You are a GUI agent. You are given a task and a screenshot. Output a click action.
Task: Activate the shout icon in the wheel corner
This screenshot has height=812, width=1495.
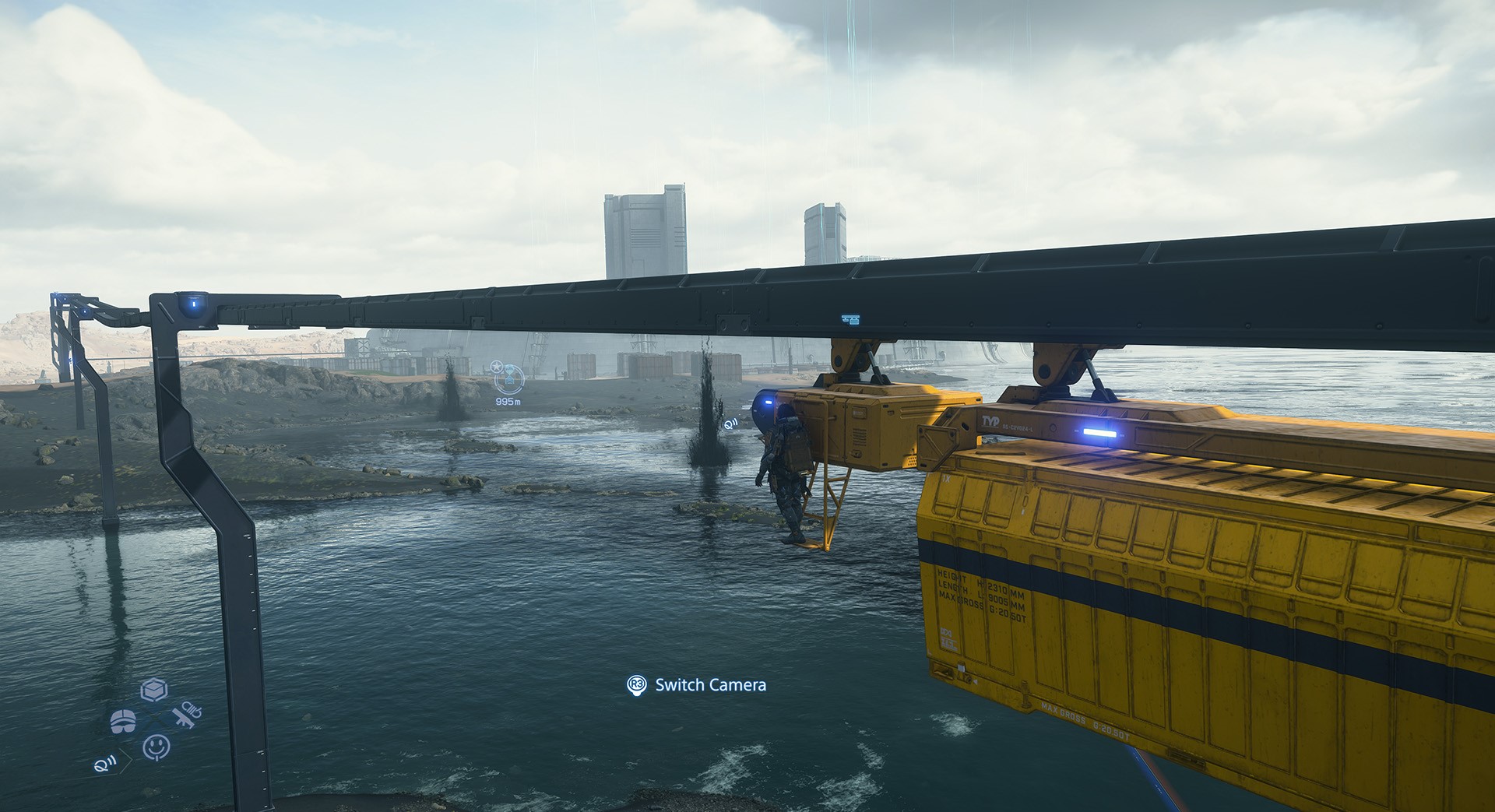106,763
